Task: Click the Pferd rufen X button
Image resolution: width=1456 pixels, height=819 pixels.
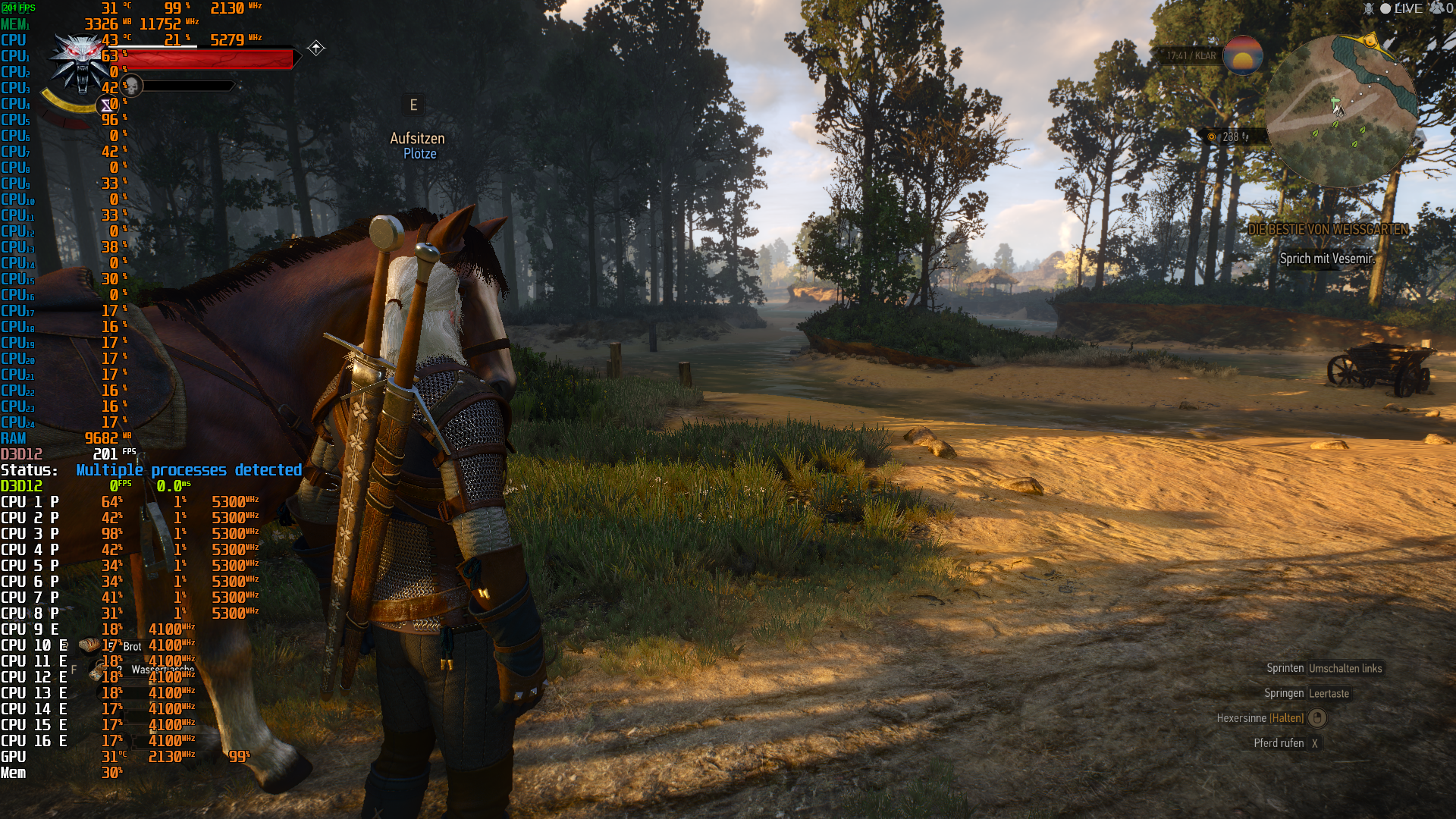Action: 1316,743
